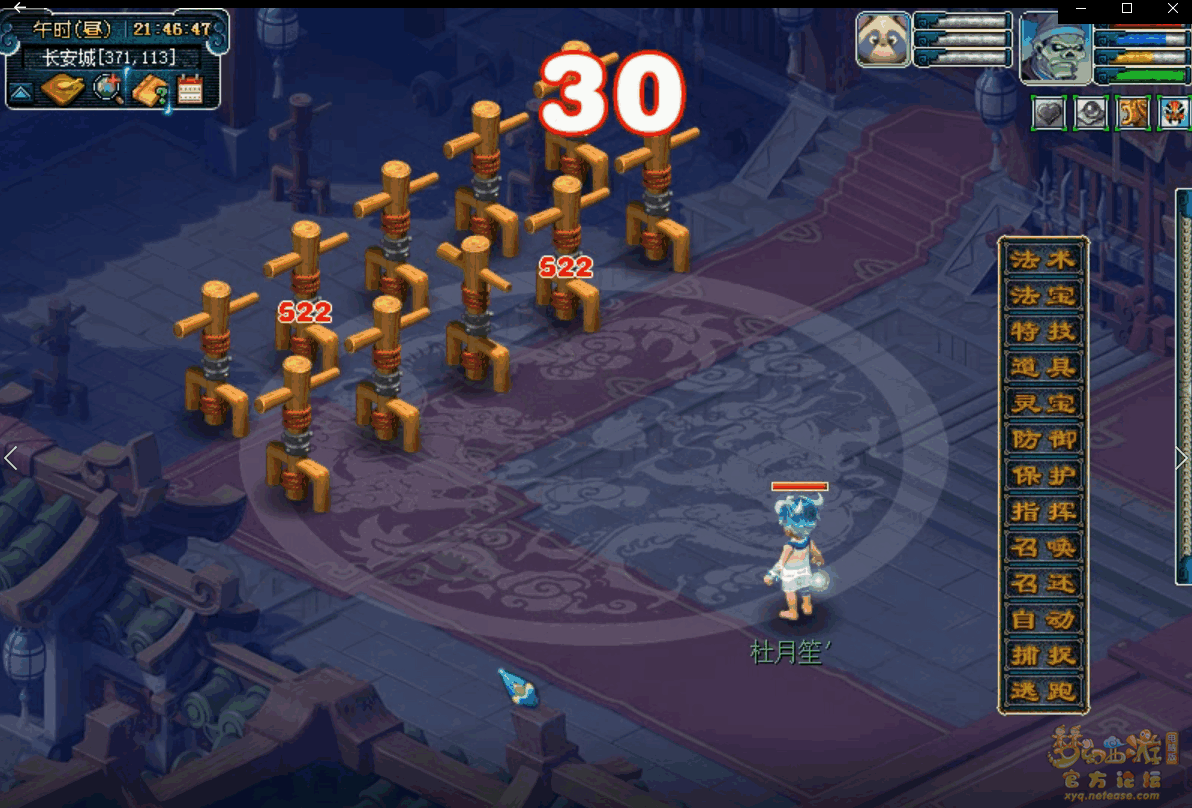
Task: Activate the 保护 protect command
Action: pos(1043,476)
